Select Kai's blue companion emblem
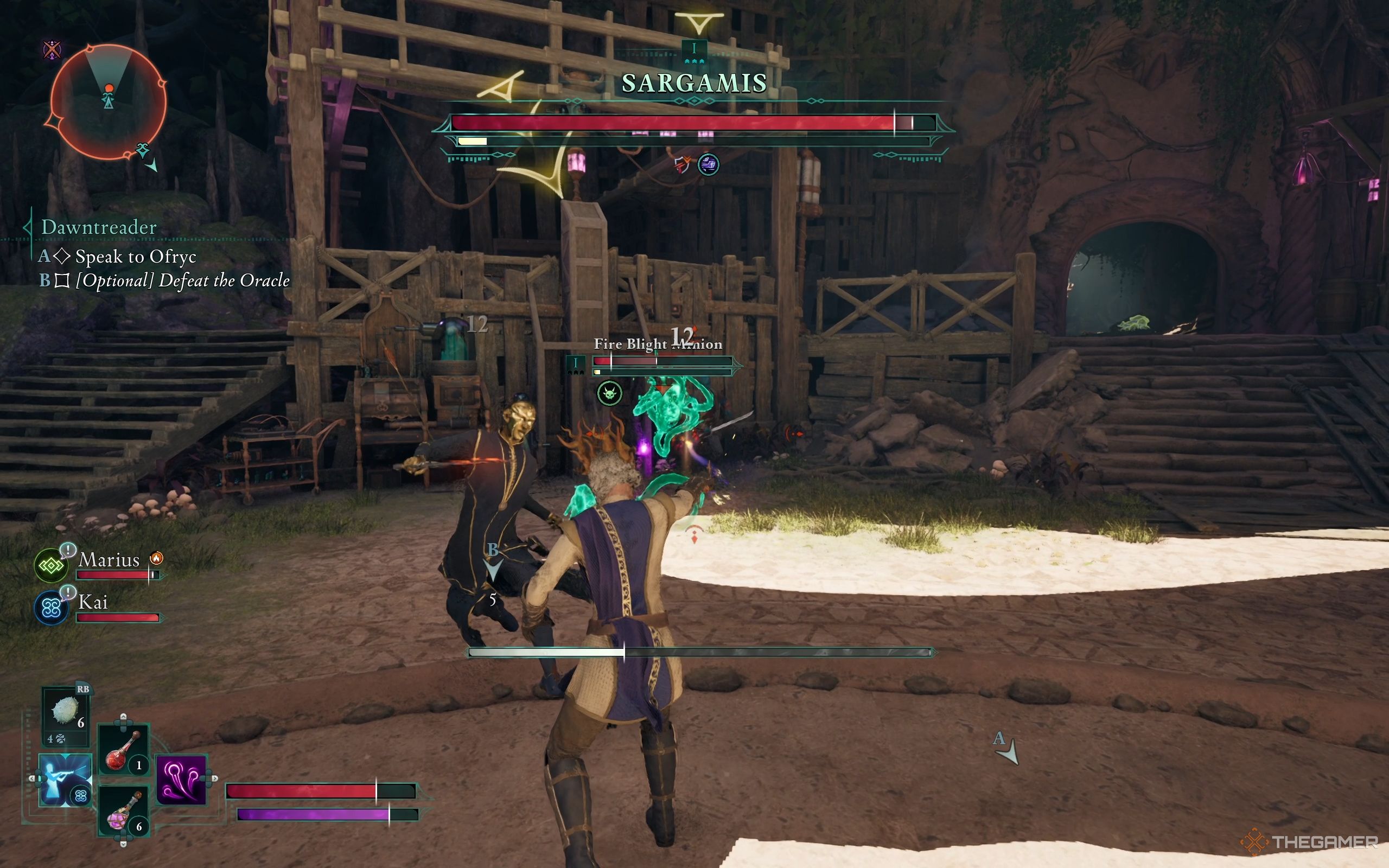The height and width of the screenshot is (868, 1389). 51,608
